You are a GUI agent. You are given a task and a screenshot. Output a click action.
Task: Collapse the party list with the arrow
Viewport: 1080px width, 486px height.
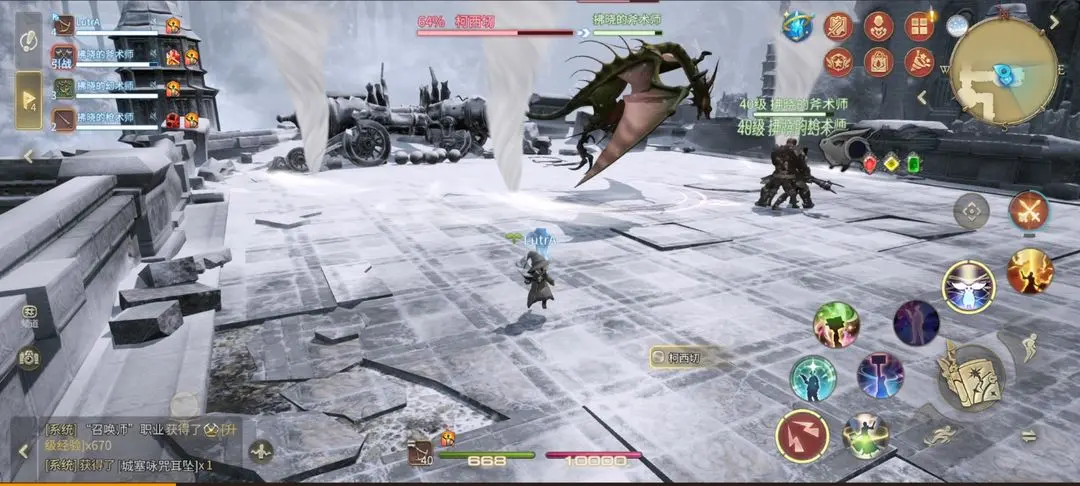pyautogui.click(x=28, y=156)
